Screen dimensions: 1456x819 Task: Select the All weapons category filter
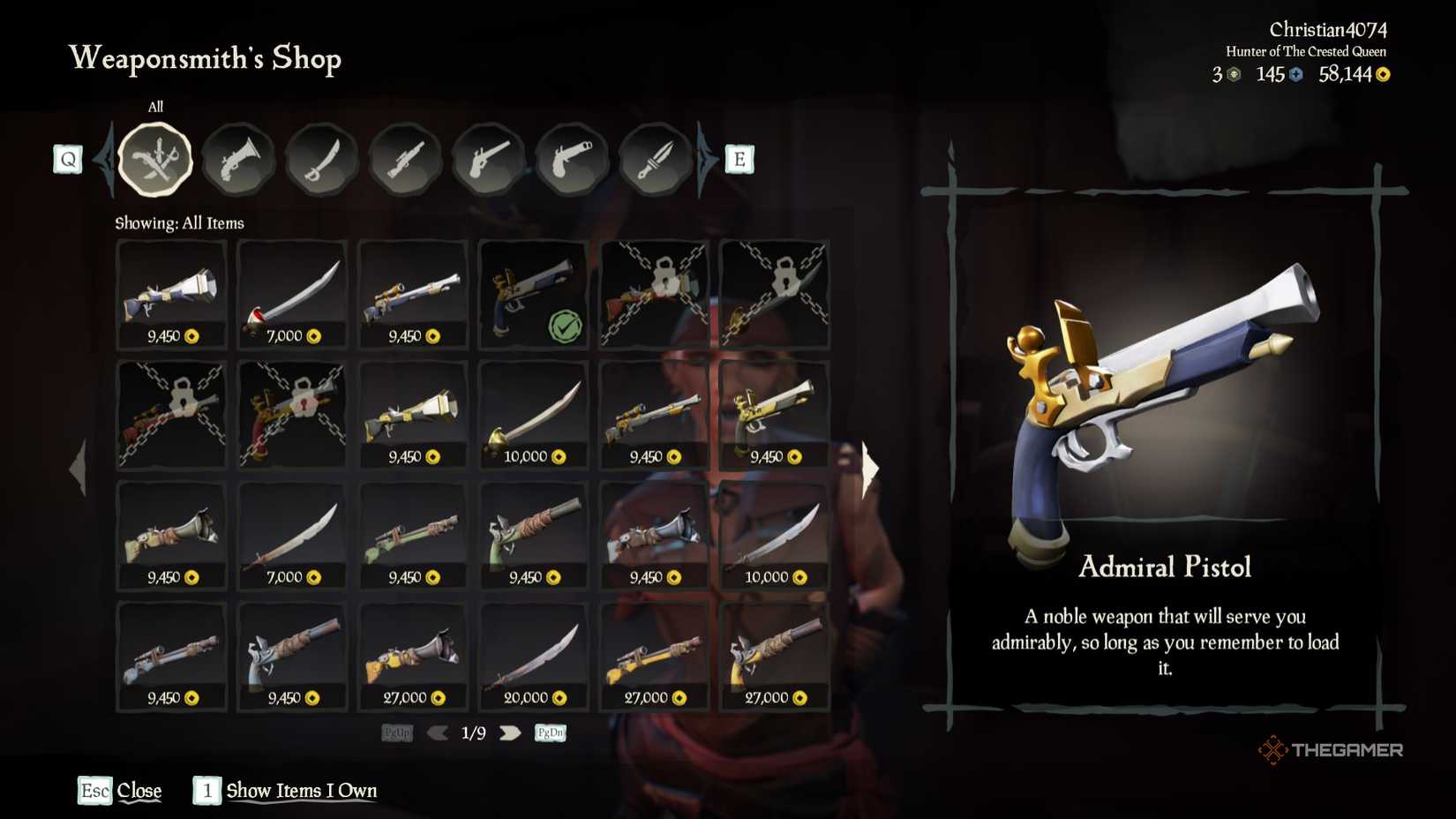click(155, 160)
